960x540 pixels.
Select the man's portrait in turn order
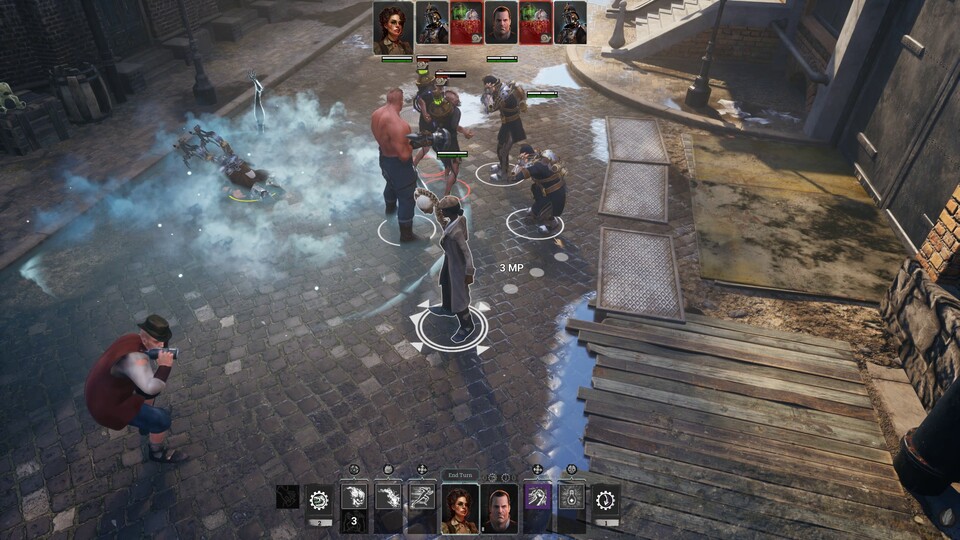coord(501,22)
